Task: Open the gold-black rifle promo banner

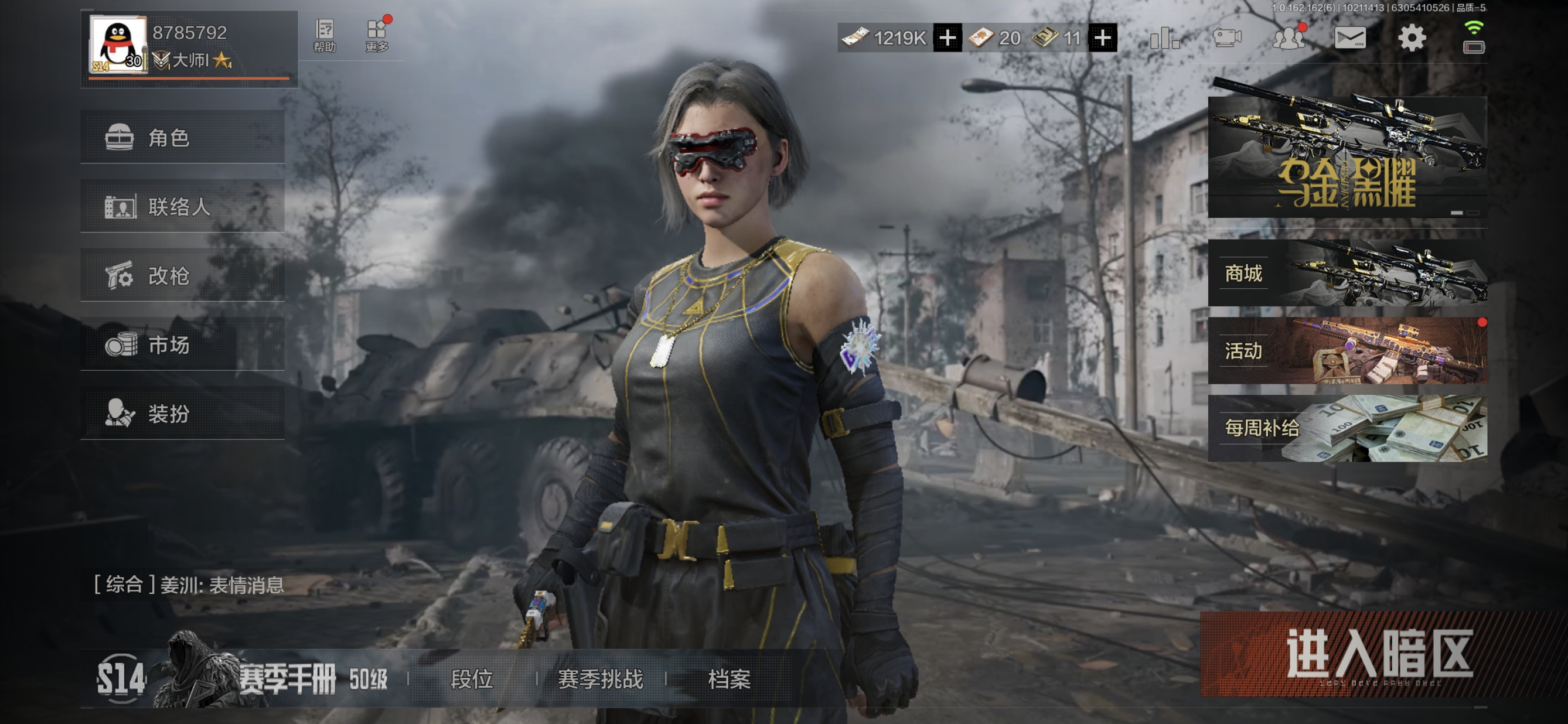Action: (1347, 156)
